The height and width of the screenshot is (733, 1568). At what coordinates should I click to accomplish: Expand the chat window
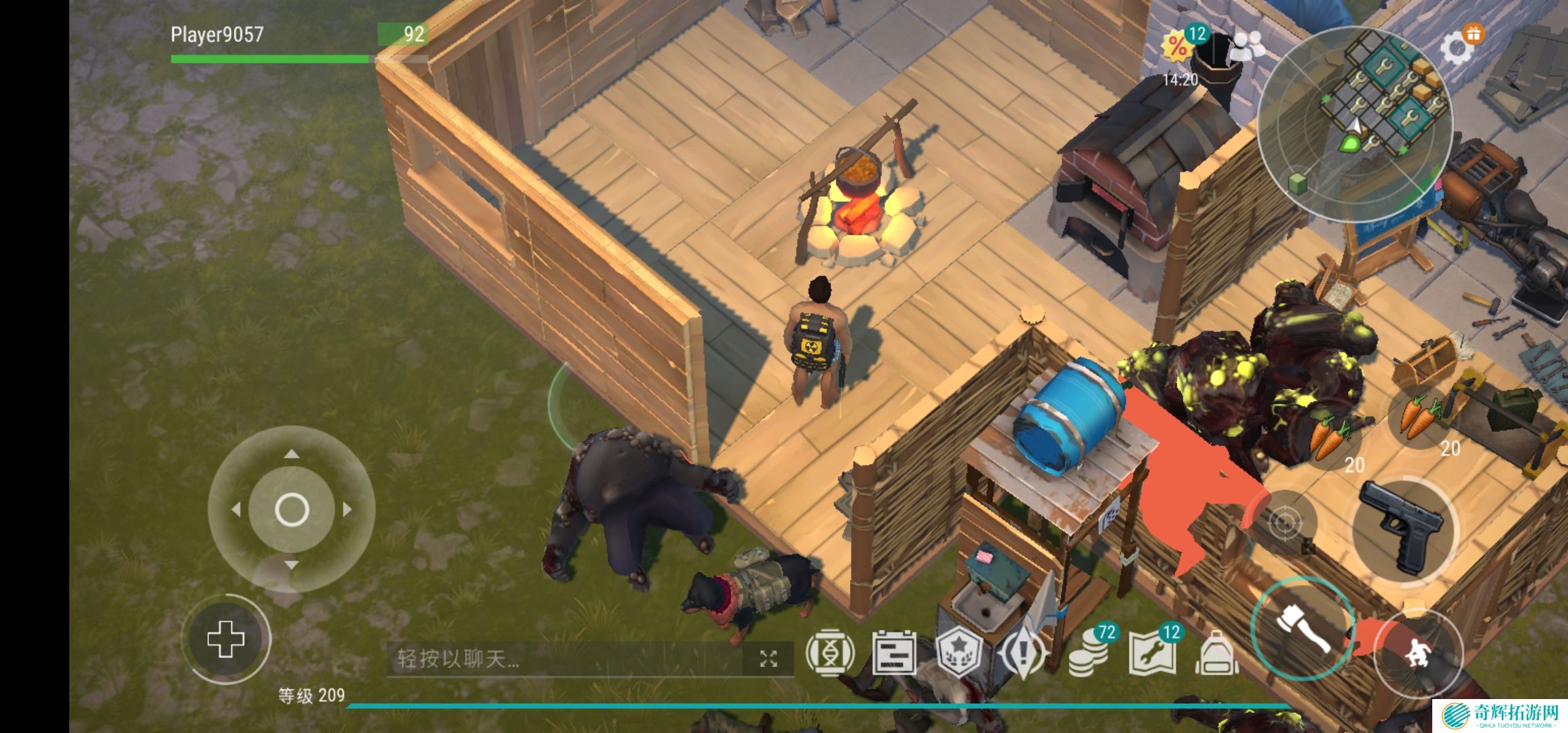tap(768, 658)
